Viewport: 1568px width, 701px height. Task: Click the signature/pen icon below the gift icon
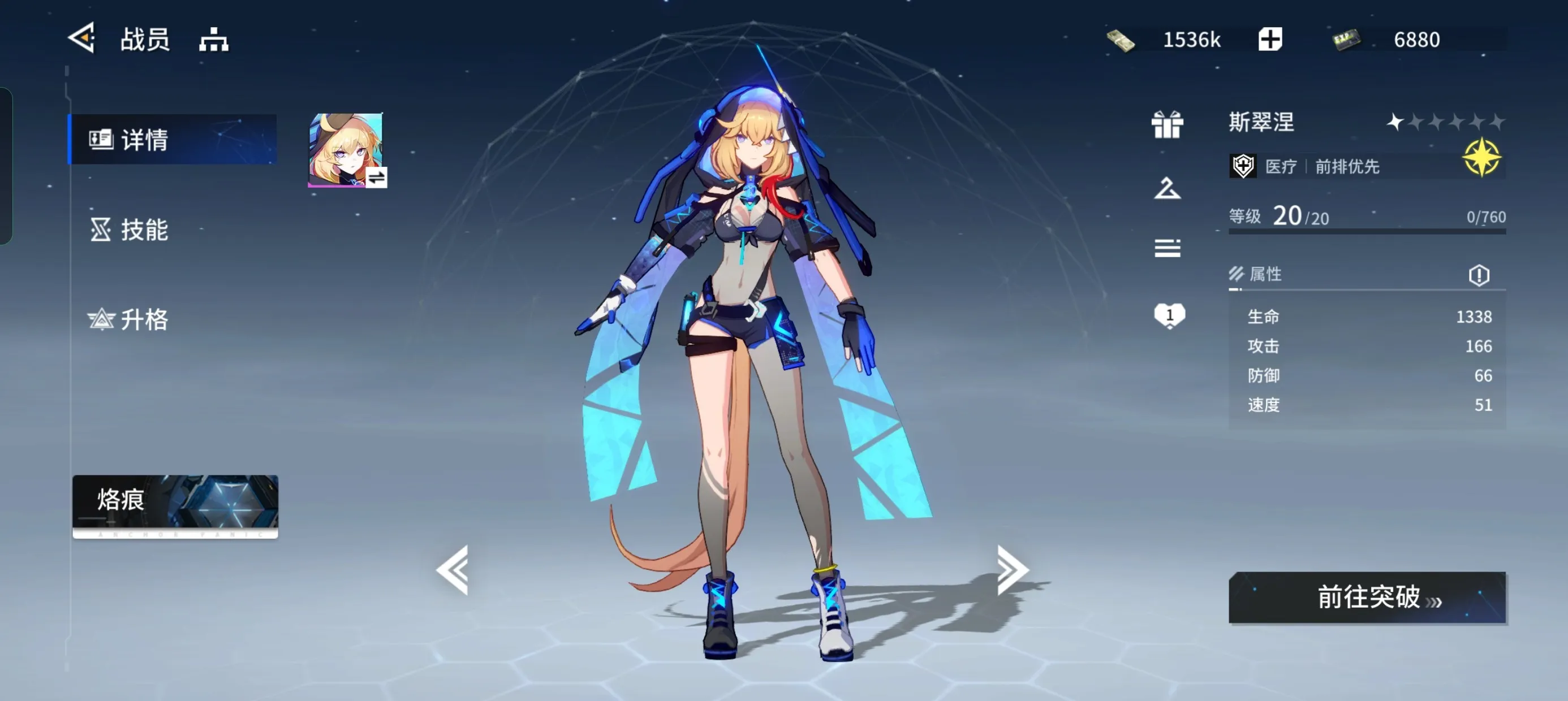[1167, 189]
